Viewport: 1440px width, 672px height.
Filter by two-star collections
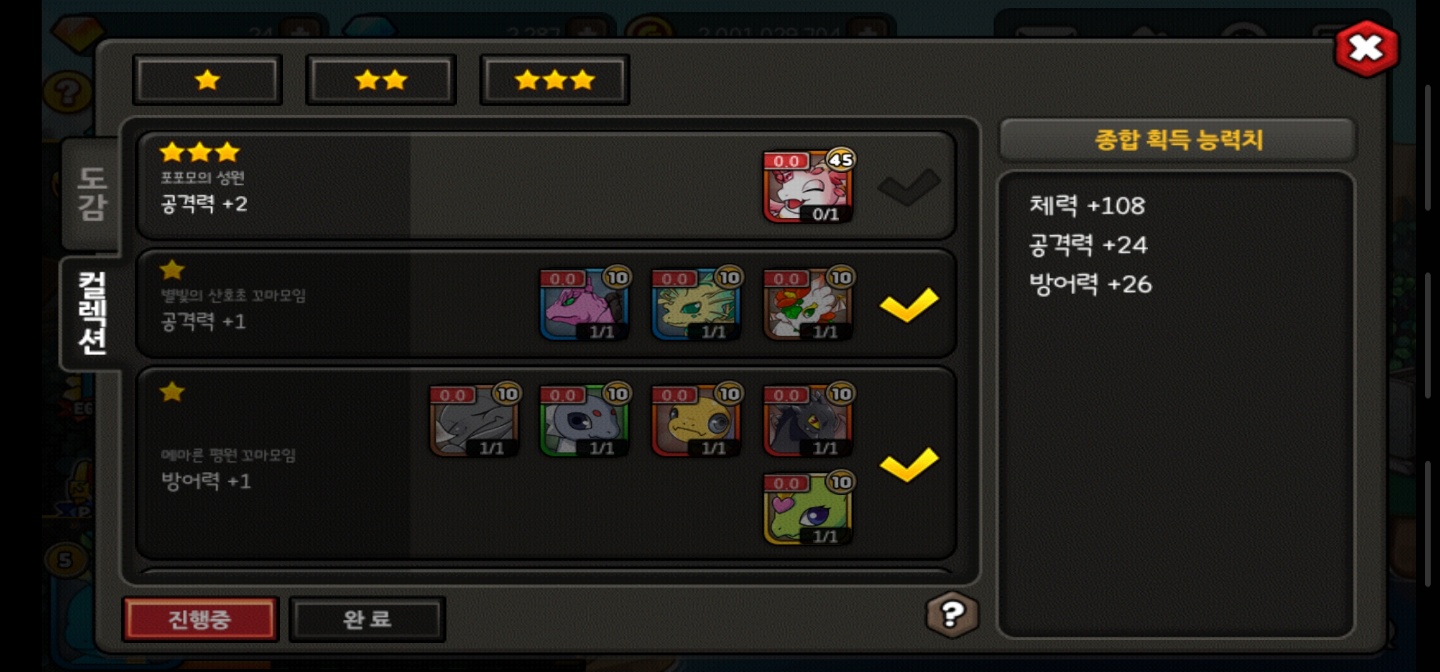(381, 80)
